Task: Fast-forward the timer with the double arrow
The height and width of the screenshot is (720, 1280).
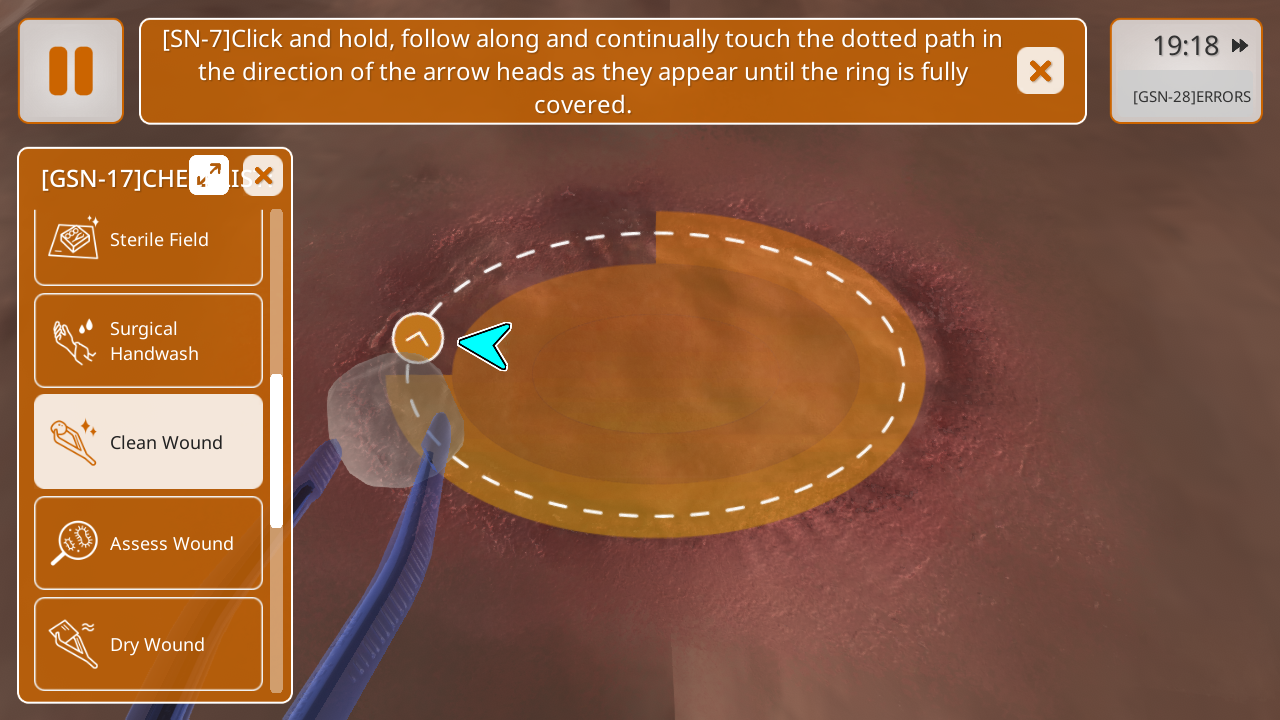Action: tap(1240, 46)
